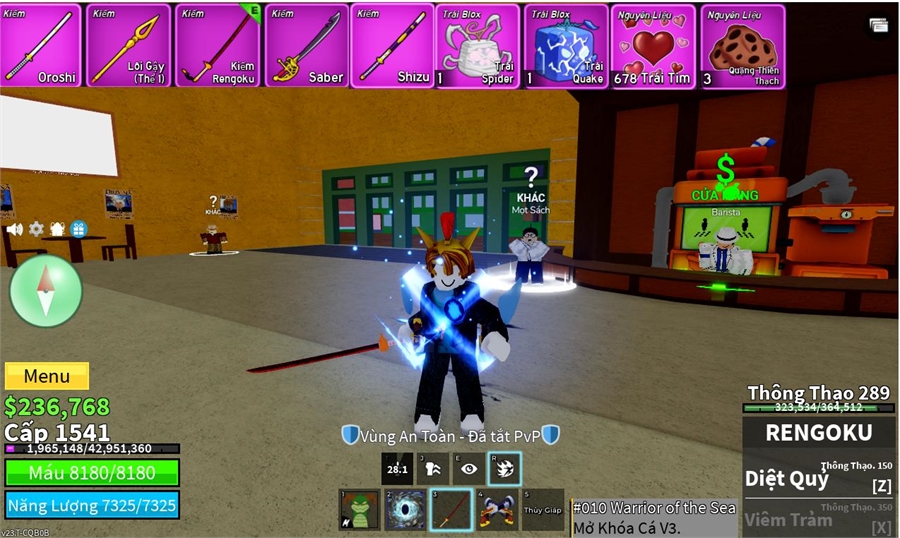Image resolution: width=900 pixels, height=538 pixels.
Task: Select the Rengoku sword hotbar slot
Action: (x=451, y=510)
